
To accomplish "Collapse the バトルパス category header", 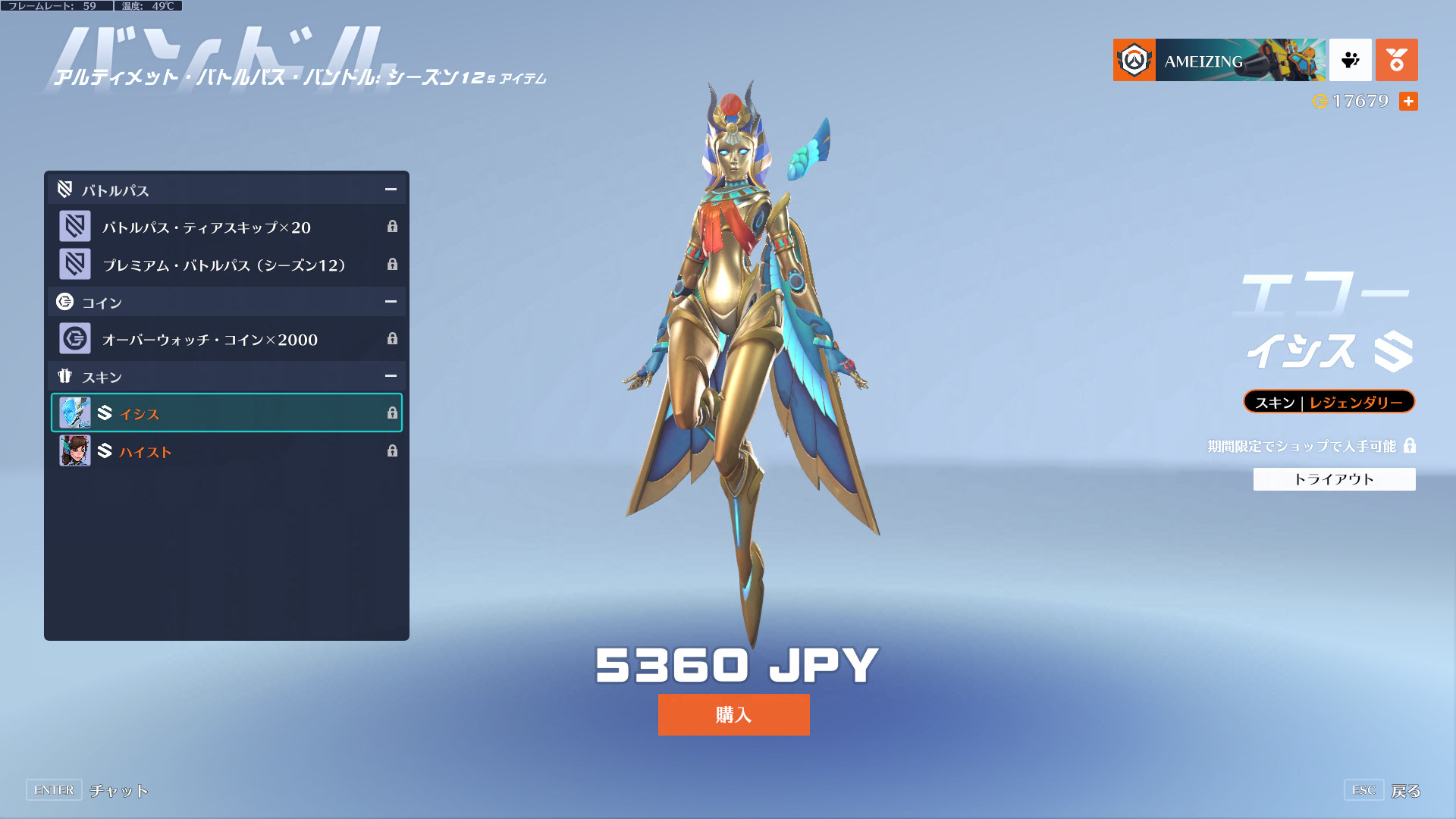I will (x=391, y=190).
